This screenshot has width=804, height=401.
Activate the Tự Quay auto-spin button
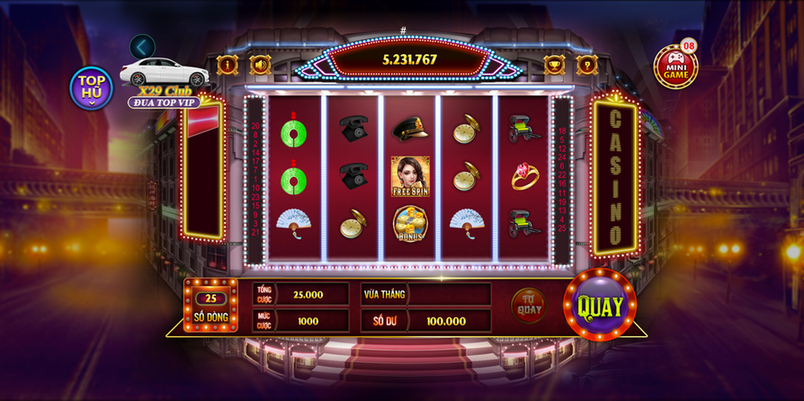[527, 304]
